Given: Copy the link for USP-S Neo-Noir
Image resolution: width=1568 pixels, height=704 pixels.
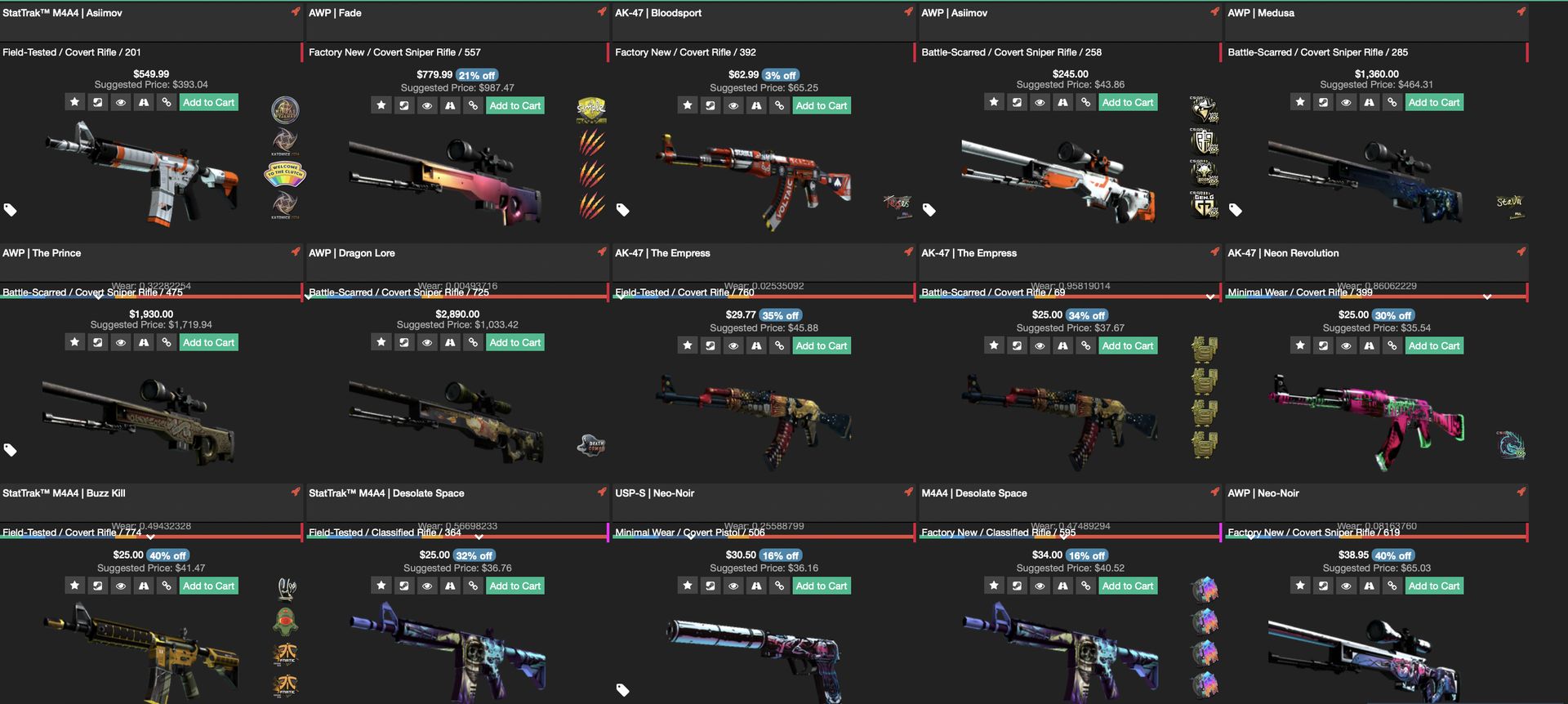Looking at the screenshot, I should [779, 586].
